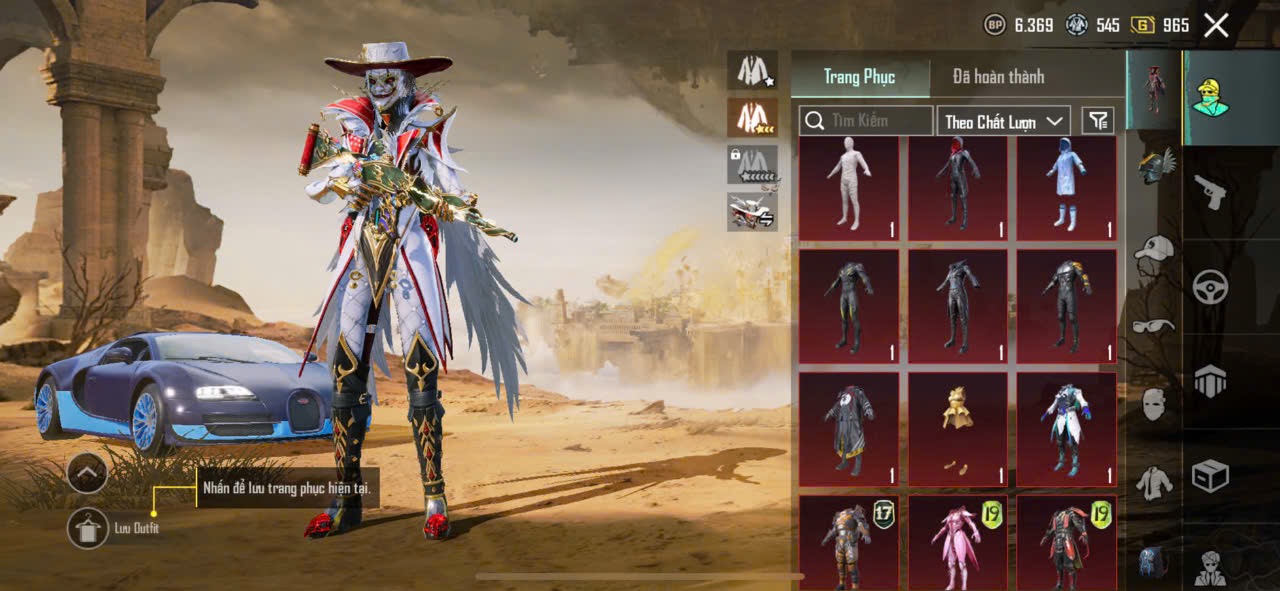
Task: Select the sunglasses eyewear category
Action: tap(1154, 325)
